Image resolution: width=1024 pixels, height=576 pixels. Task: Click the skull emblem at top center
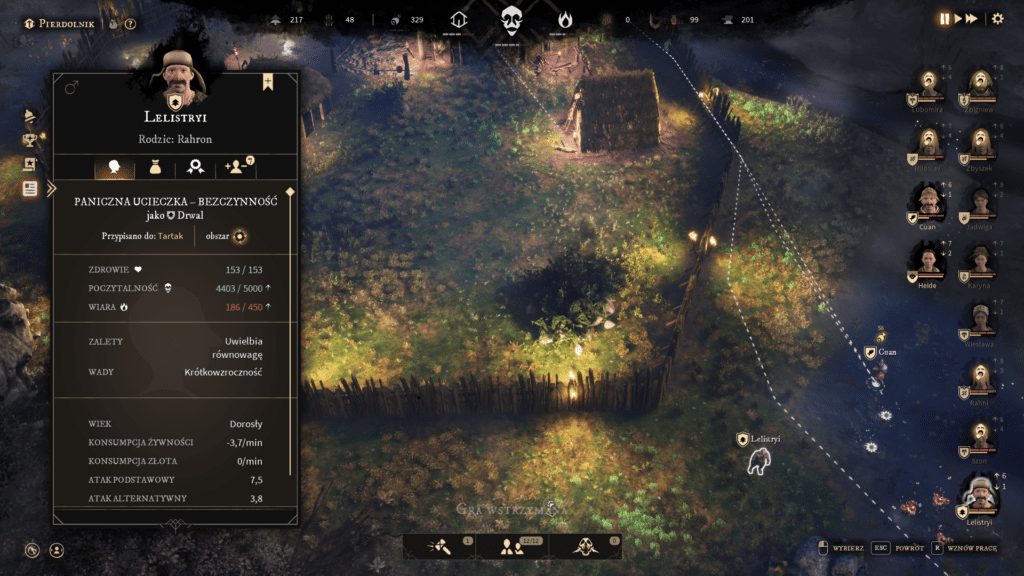coord(512,20)
